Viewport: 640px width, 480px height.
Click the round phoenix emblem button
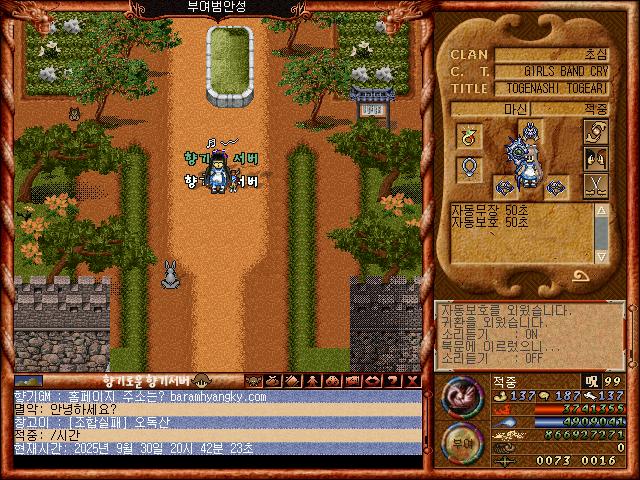click(461, 396)
